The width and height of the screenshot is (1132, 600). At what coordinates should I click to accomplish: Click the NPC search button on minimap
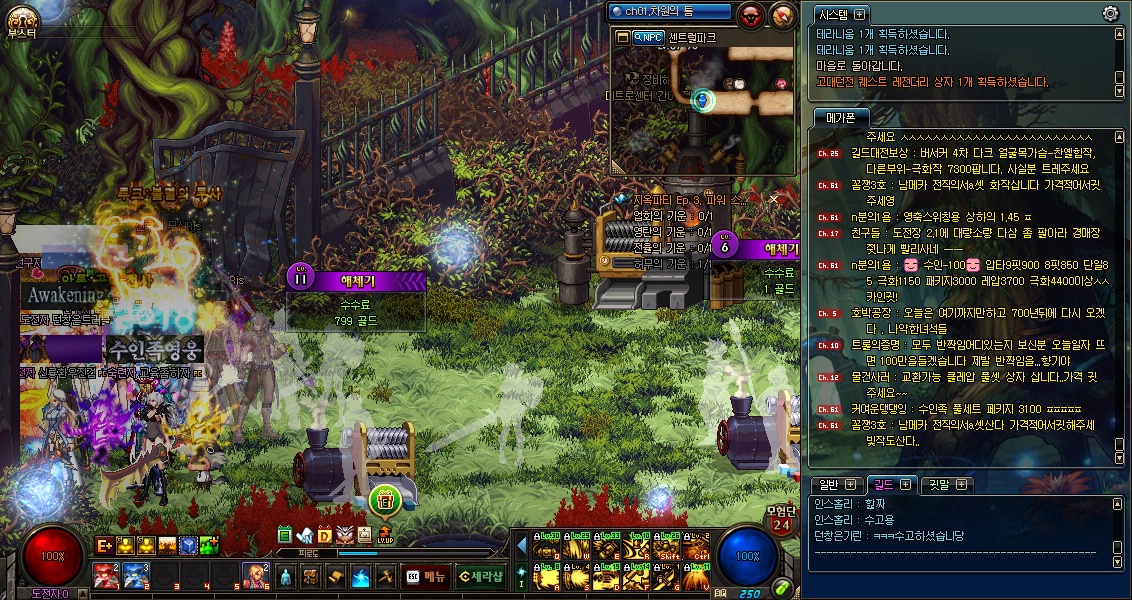coord(646,37)
